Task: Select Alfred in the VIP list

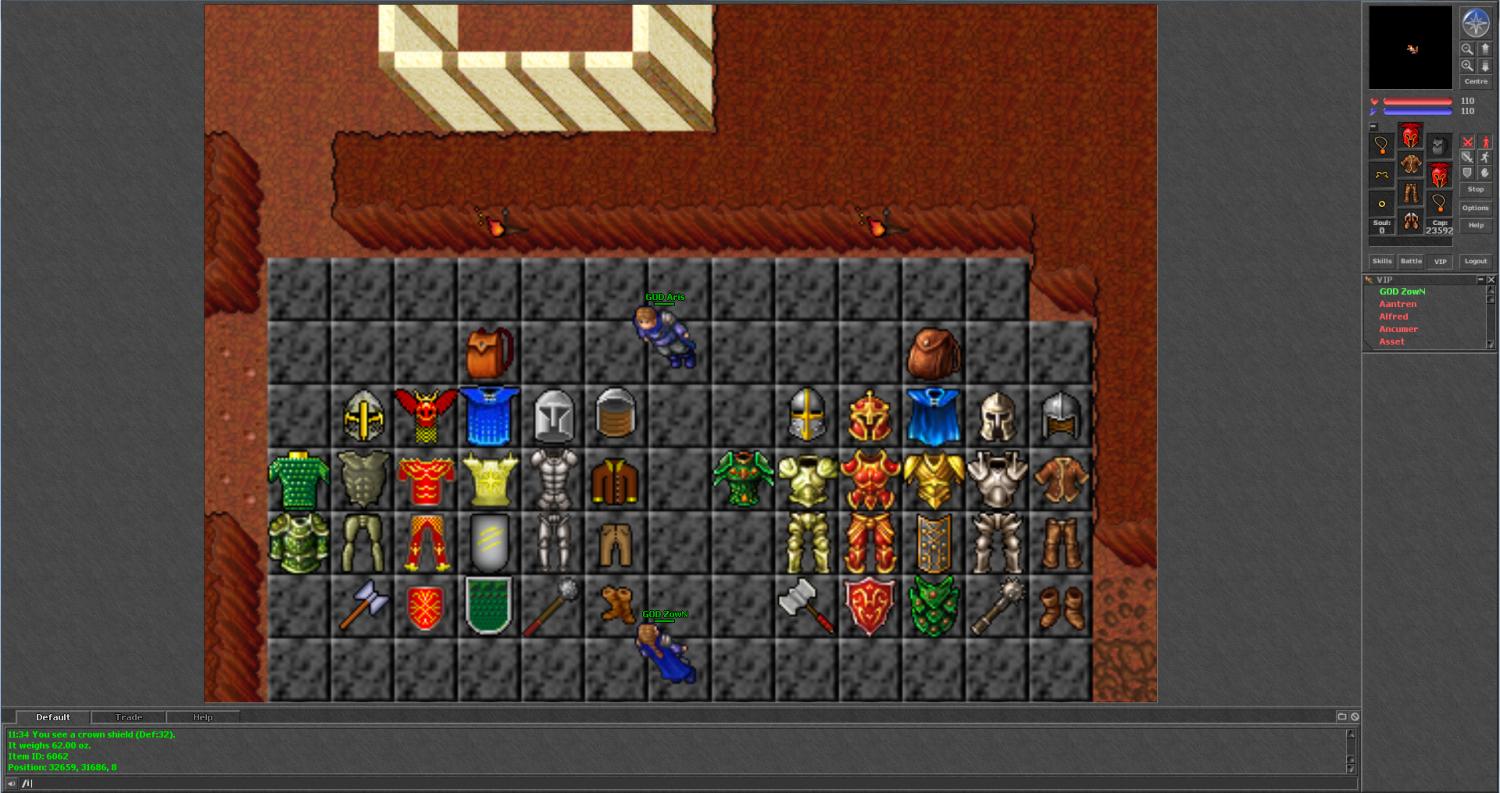Action: (1393, 317)
